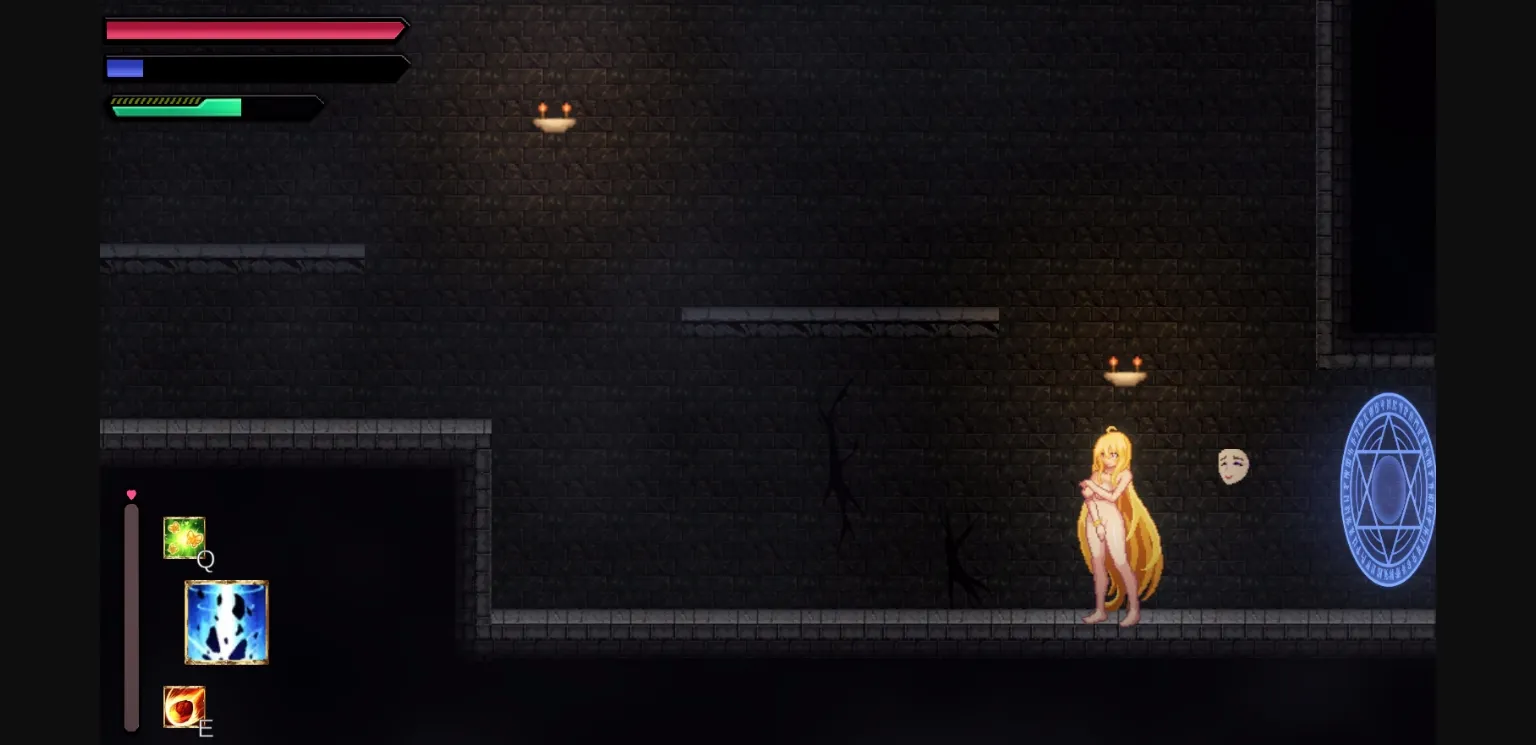The image size is (1536, 745).
Task: Click the ledge platform on the left side
Action: (x=230, y=252)
